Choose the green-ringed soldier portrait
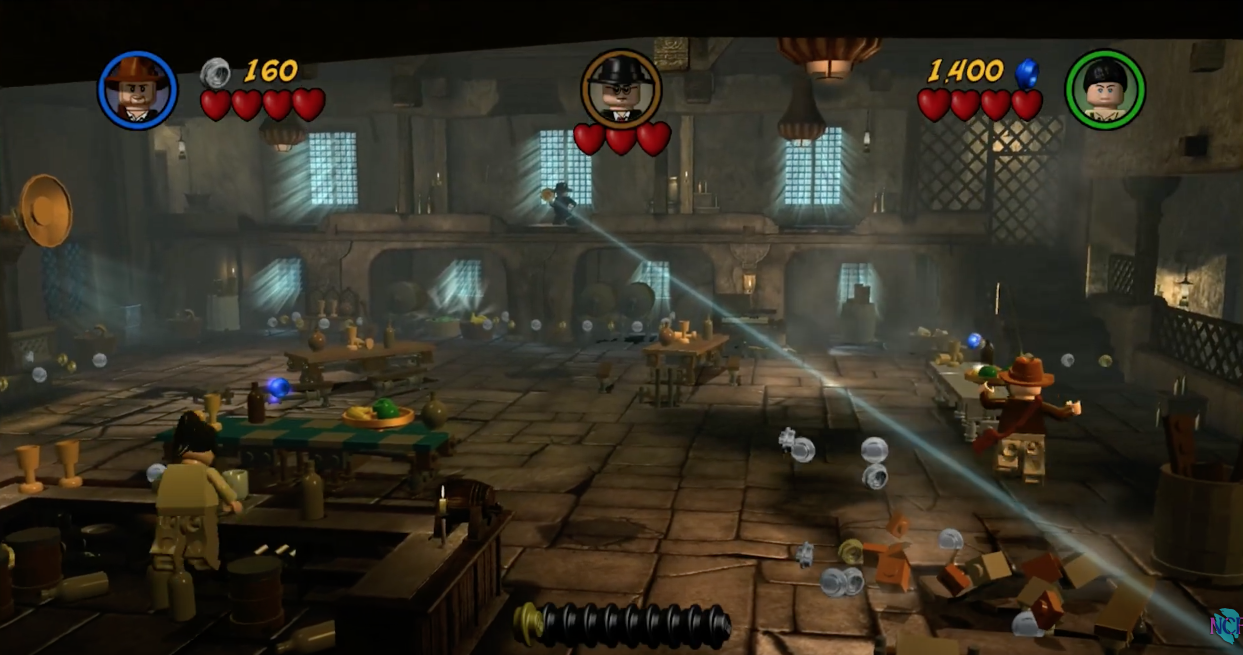 [x=1104, y=90]
